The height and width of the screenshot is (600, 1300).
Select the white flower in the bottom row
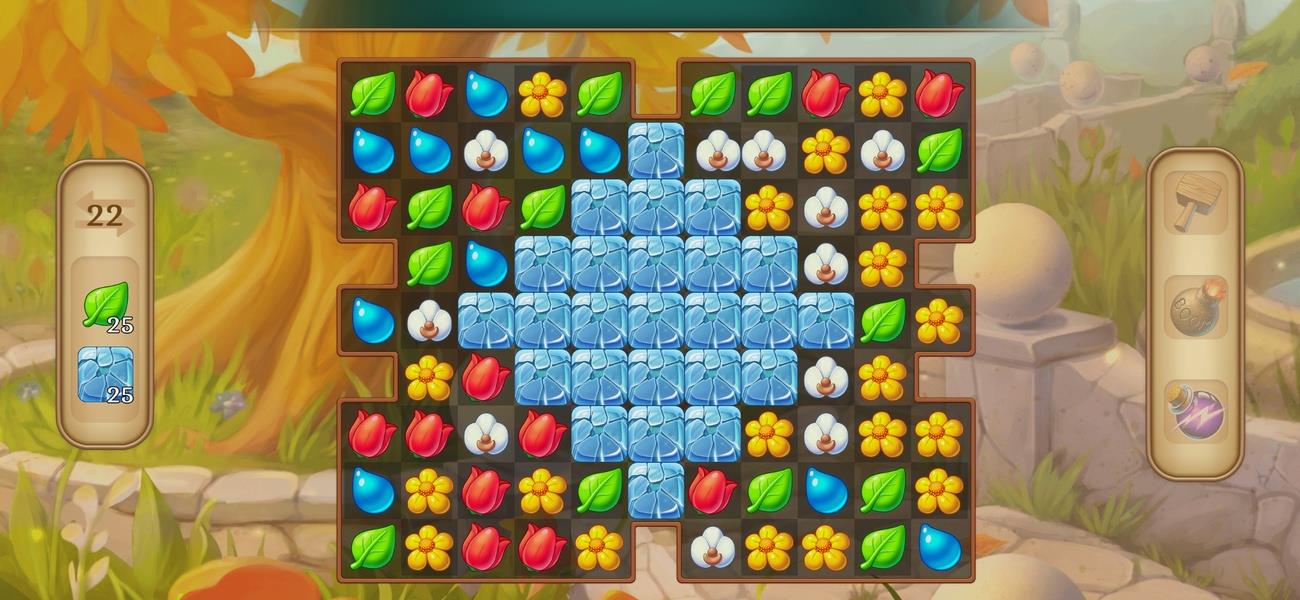pos(712,547)
